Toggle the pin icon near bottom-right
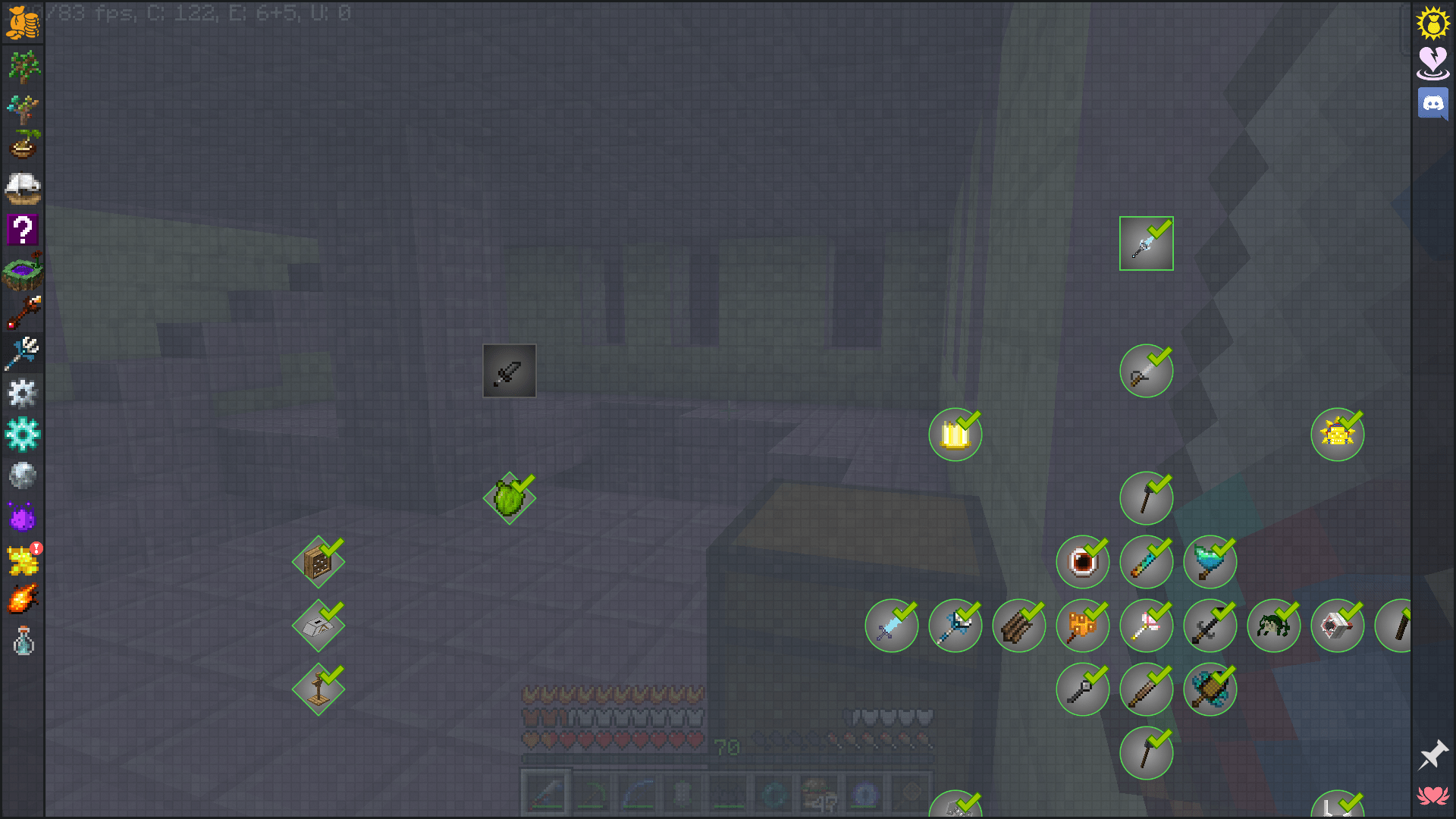This screenshot has width=1456, height=819. [1435, 756]
